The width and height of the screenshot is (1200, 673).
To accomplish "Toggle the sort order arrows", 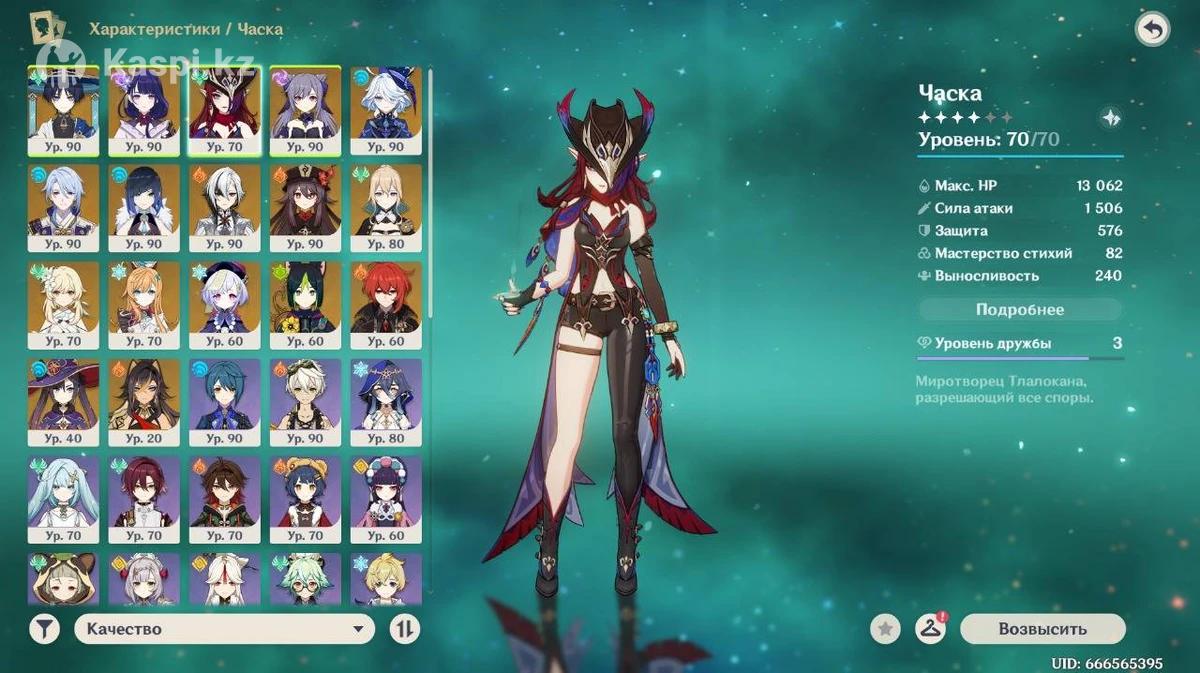I will pos(404,629).
